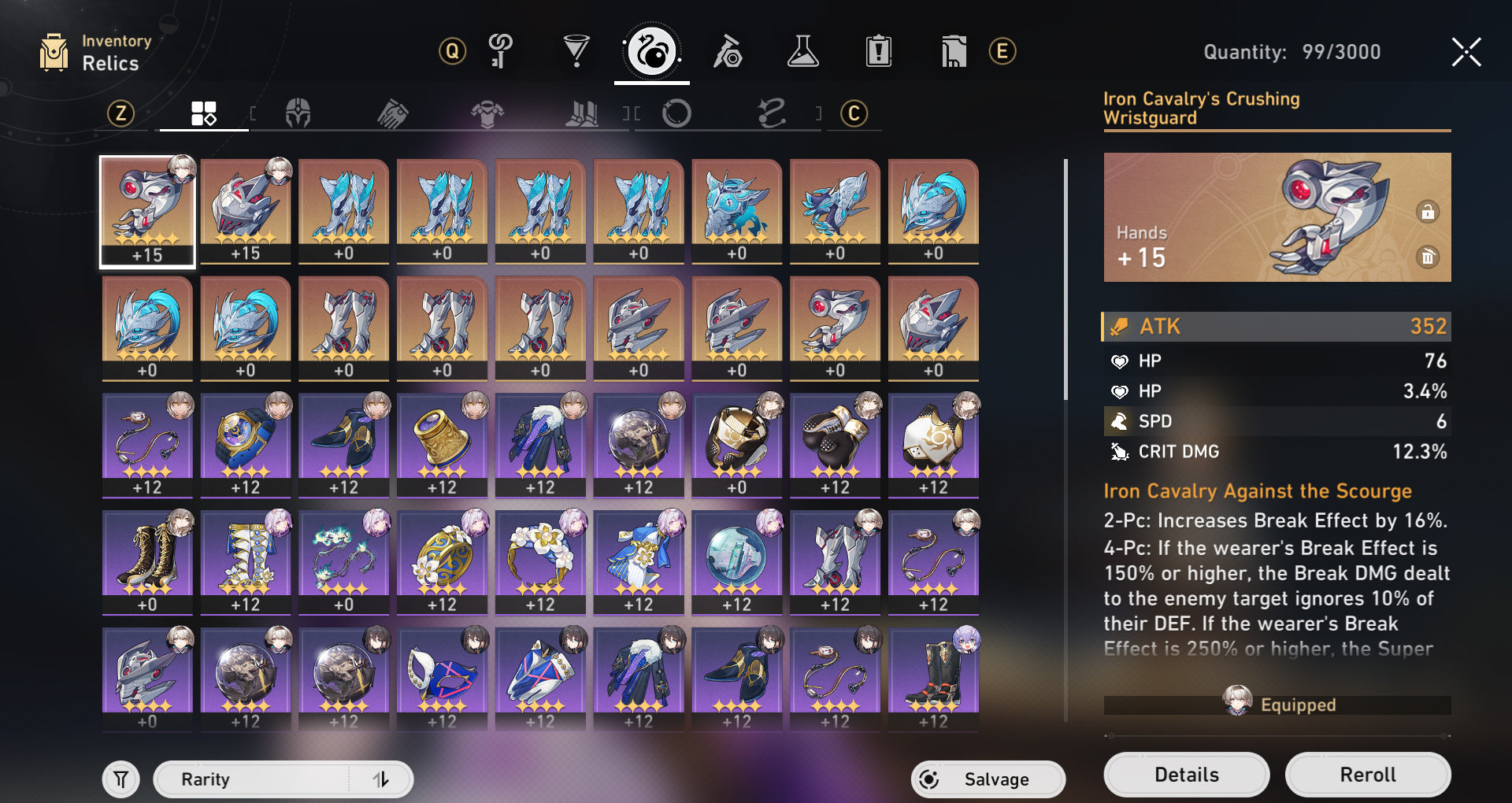Switch to the Feet relic filter tab

click(x=582, y=114)
